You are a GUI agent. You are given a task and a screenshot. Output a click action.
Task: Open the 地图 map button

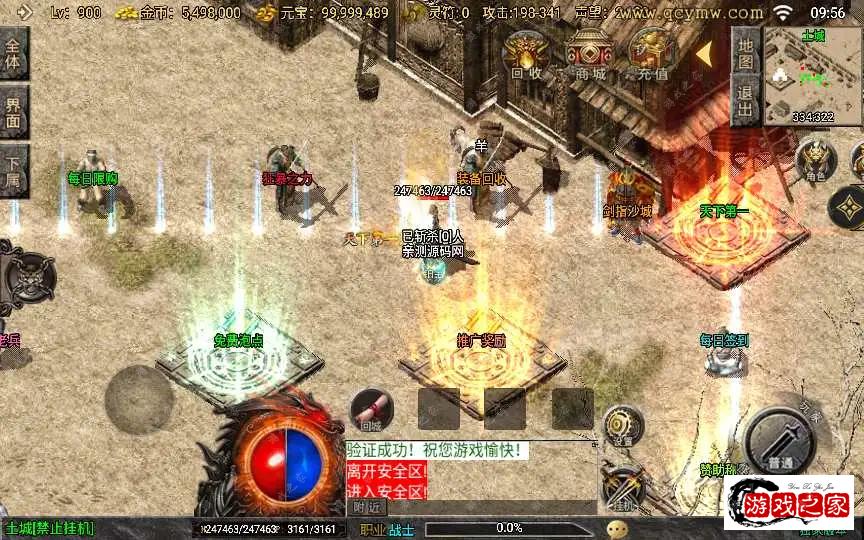[744, 52]
